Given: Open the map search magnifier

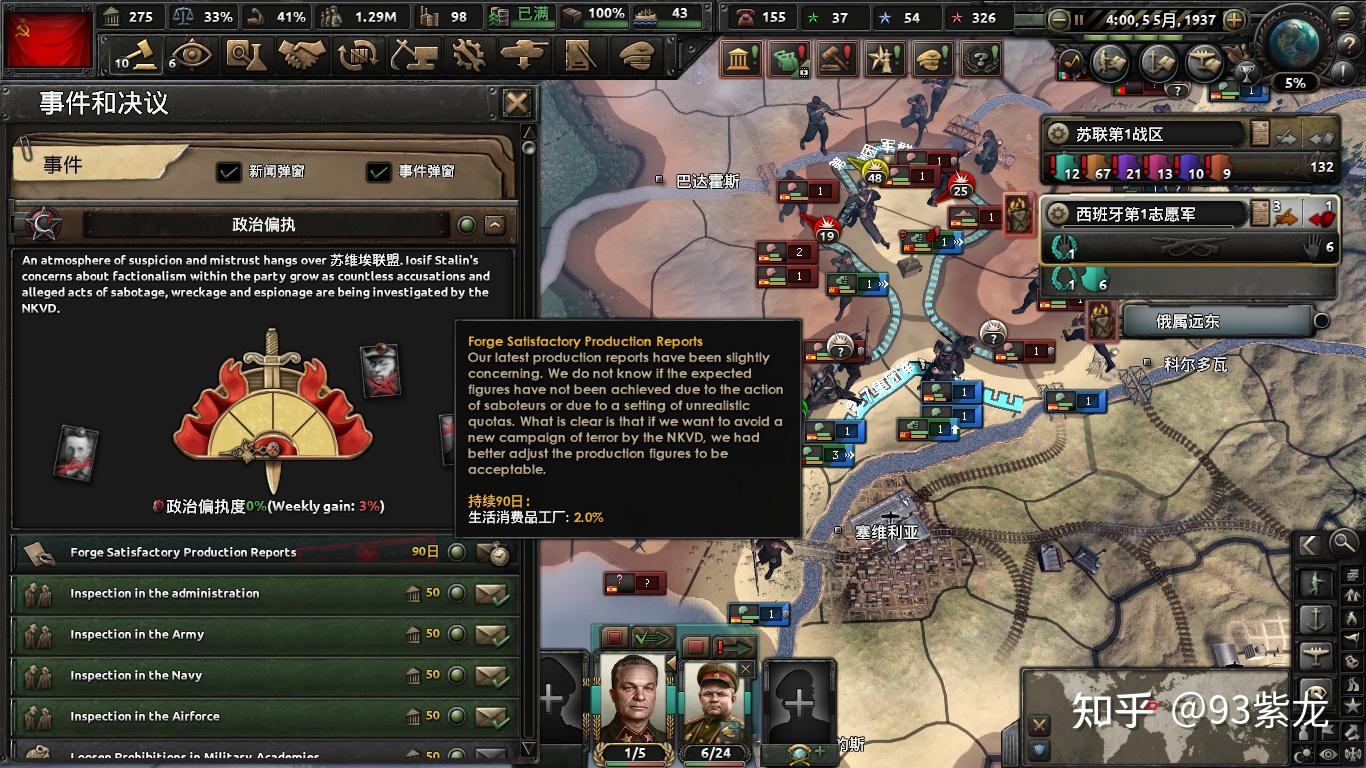Looking at the screenshot, I should tap(1343, 544).
